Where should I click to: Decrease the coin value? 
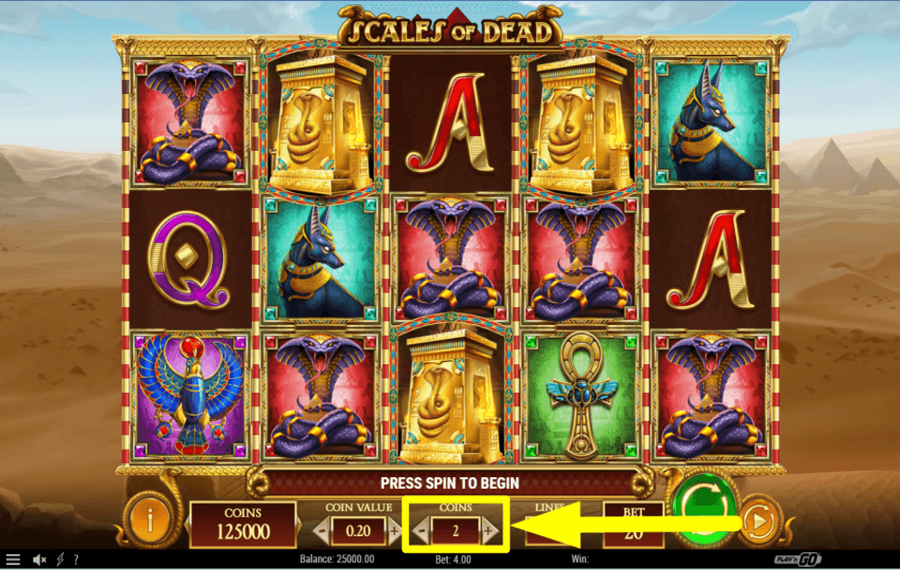pyautogui.click(x=322, y=531)
